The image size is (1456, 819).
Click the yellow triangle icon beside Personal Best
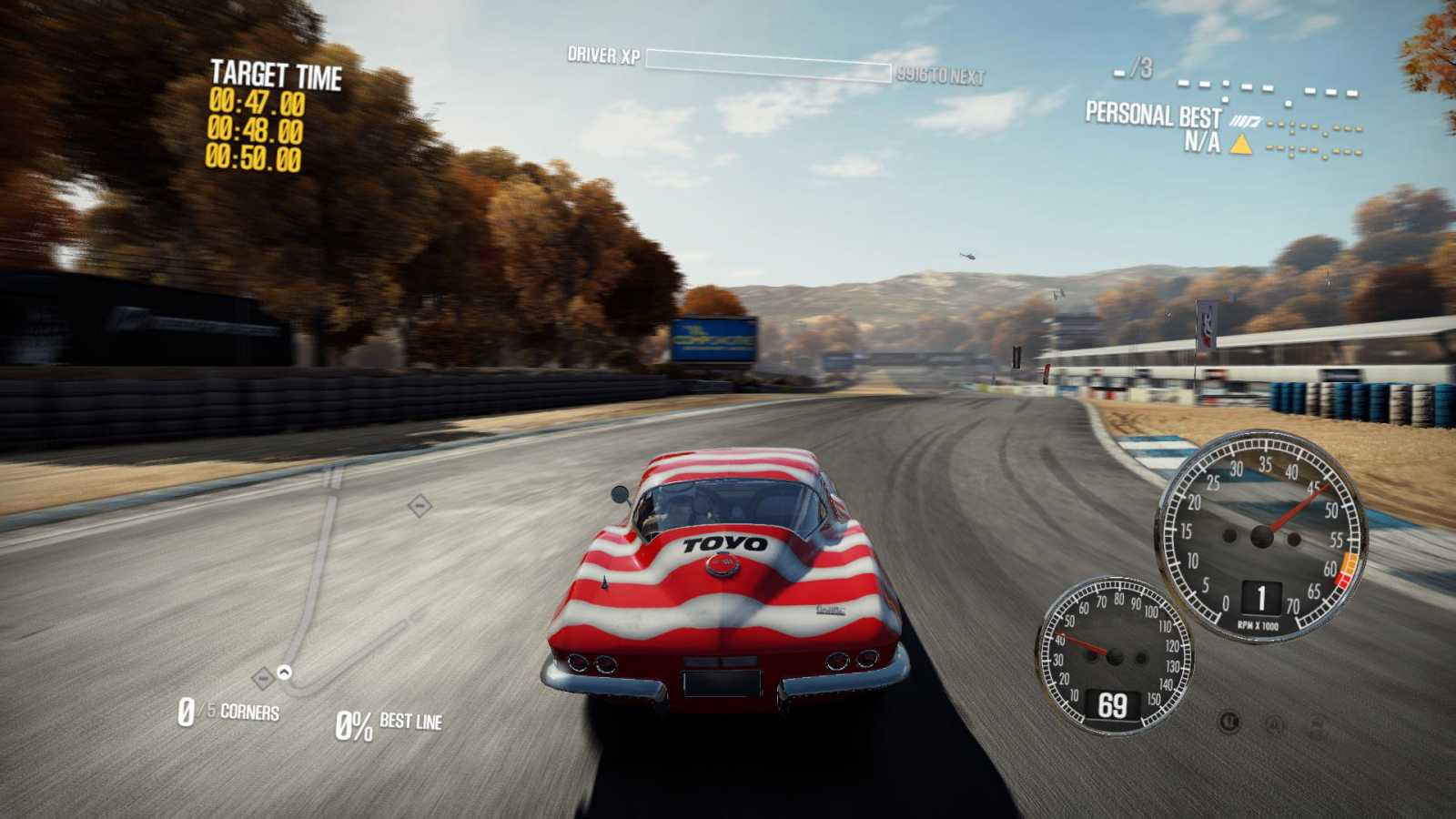(1239, 144)
